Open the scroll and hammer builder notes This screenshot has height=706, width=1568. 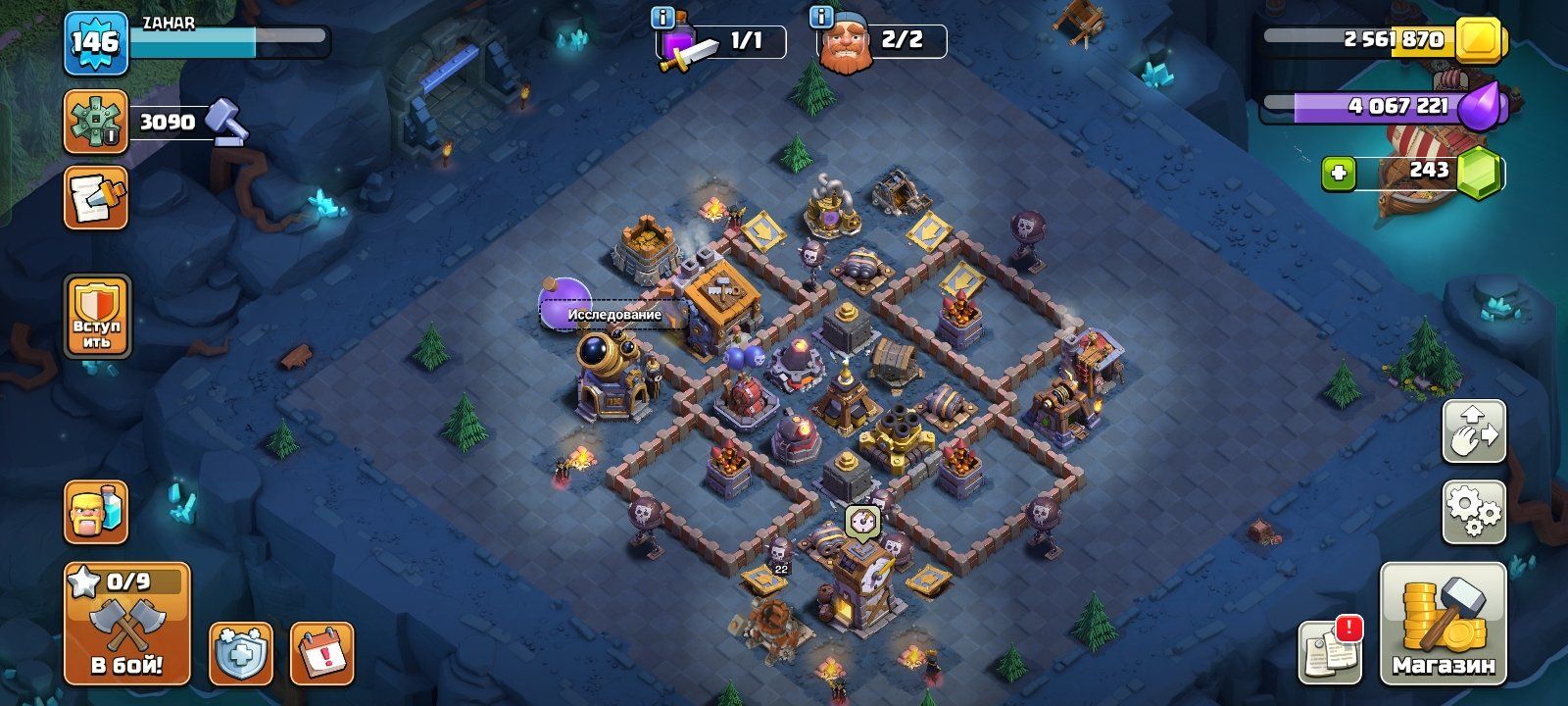96,198
